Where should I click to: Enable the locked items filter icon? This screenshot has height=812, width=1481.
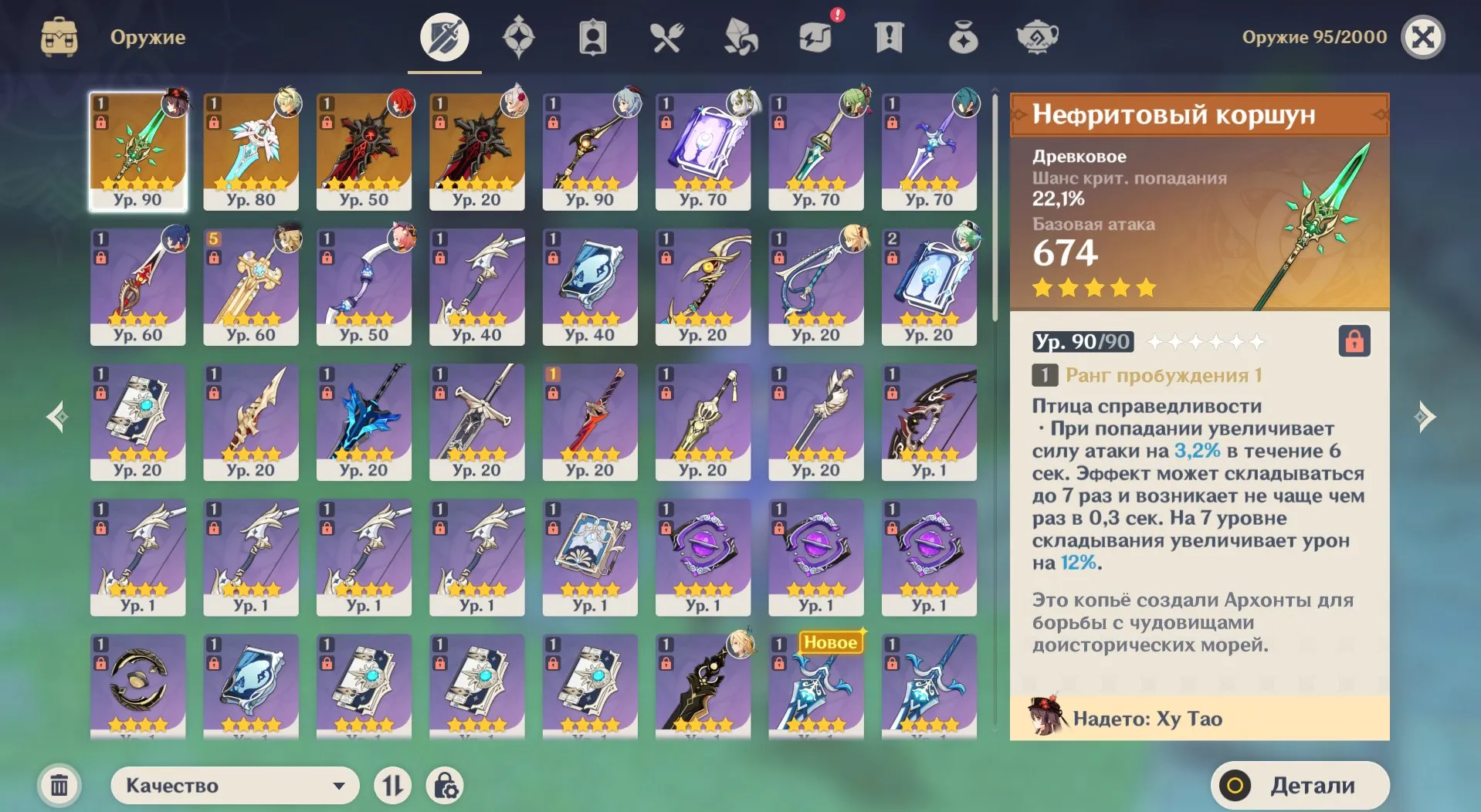click(x=445, y=785)
